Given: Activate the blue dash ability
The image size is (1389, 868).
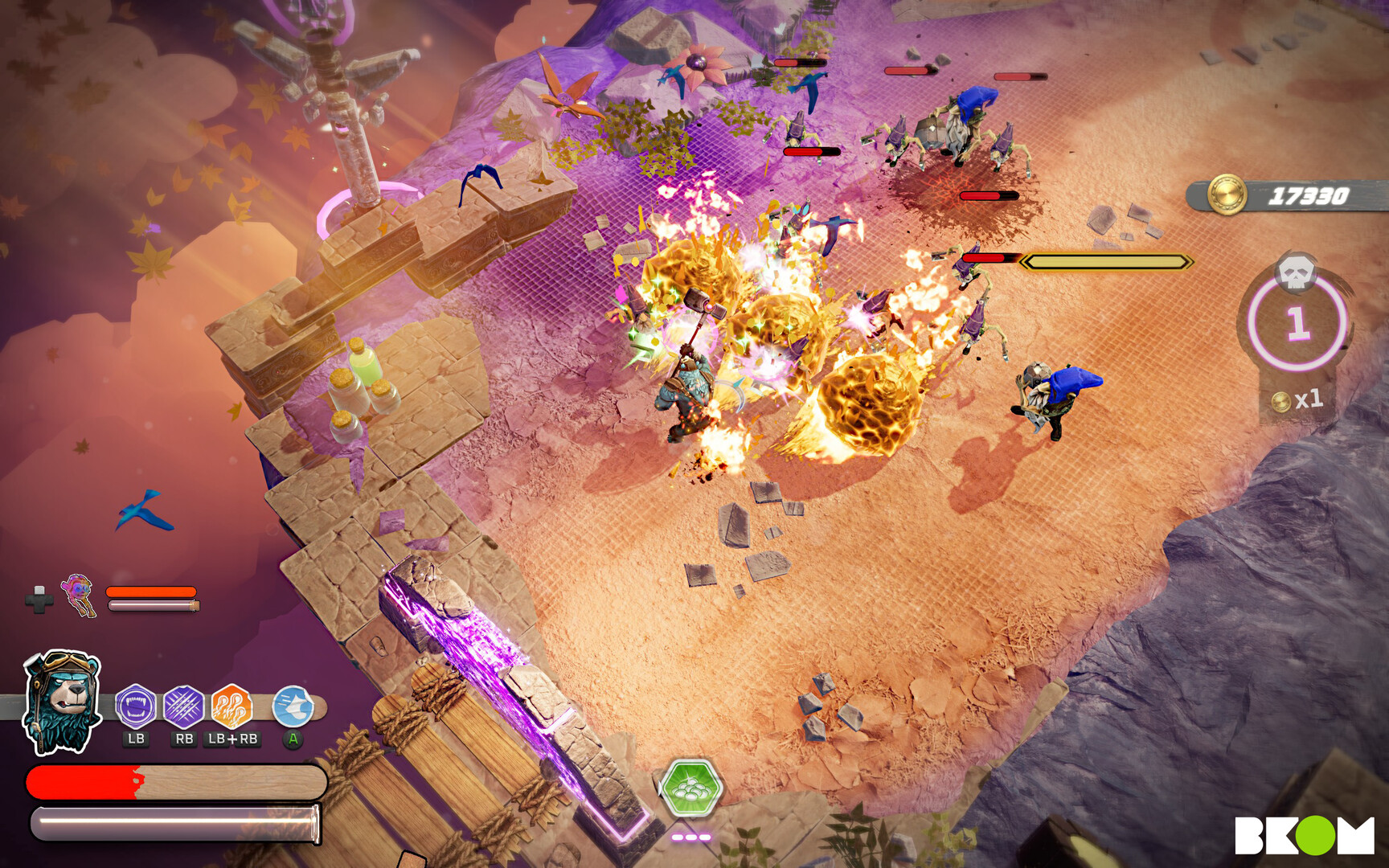Looking at the screenshot, I should click(x=293, y=706).
